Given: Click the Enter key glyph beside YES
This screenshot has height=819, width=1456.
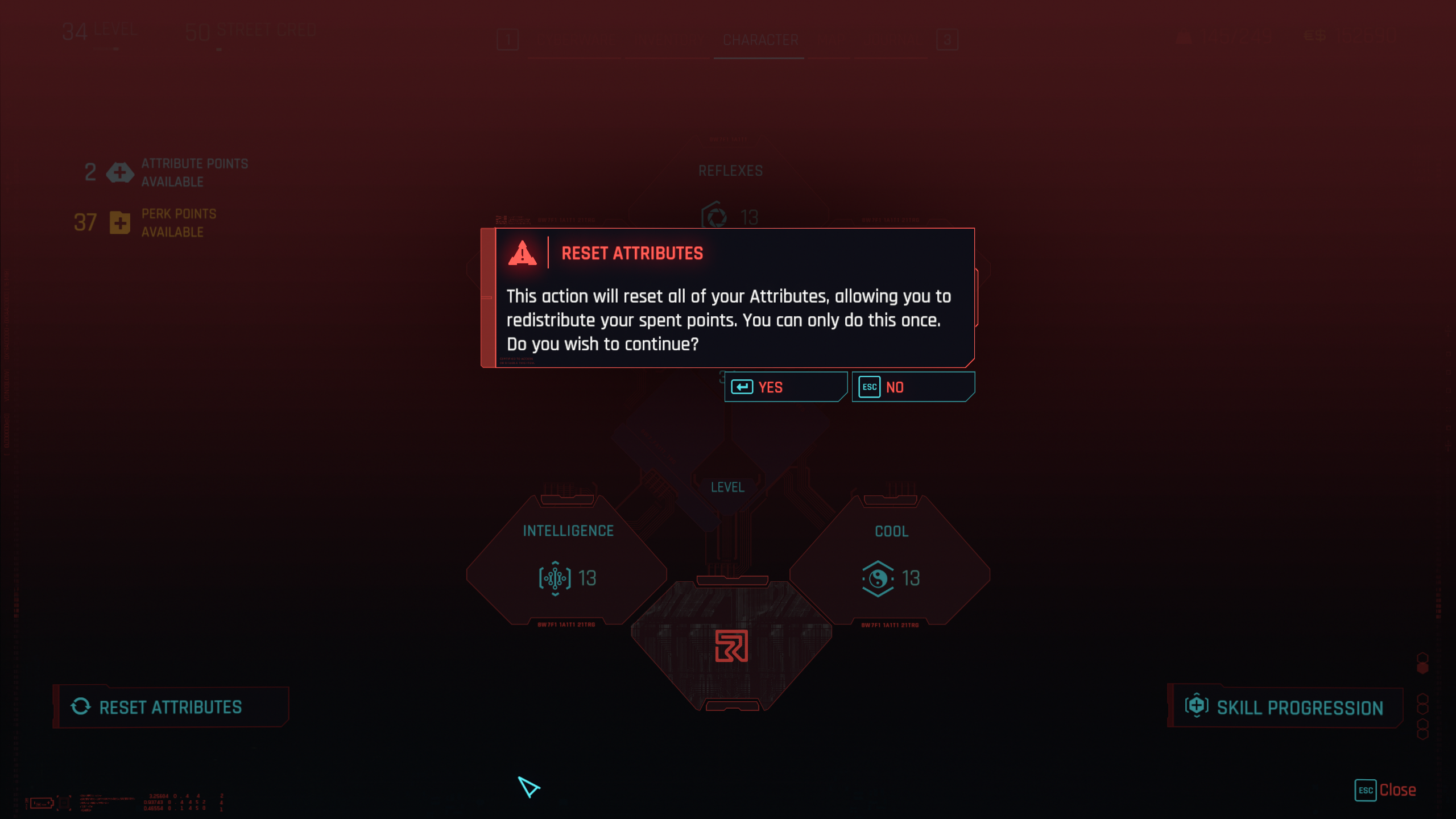Looking at the screenshot, I should 743,387.
